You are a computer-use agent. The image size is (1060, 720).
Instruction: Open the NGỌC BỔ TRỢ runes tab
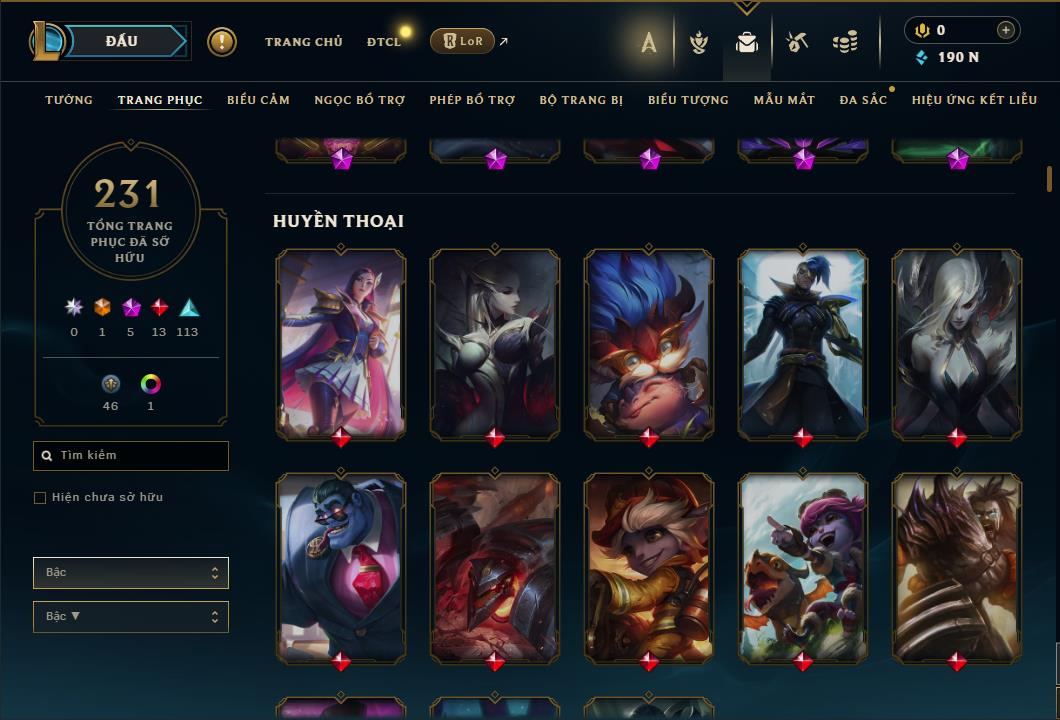click(359, 100)
